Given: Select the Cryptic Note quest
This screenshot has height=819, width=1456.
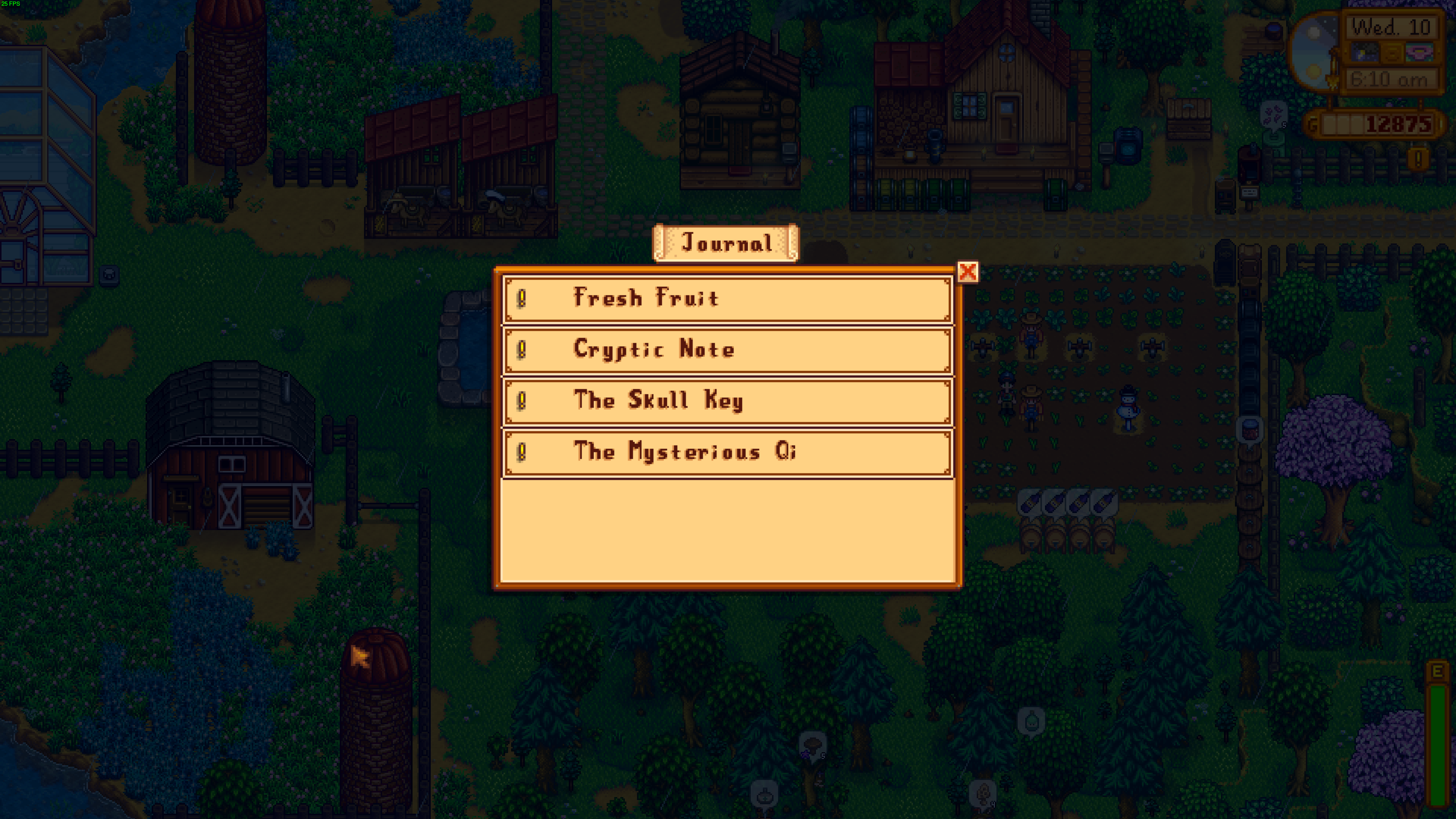Looking at the screenshot, I should click(728, 350).
